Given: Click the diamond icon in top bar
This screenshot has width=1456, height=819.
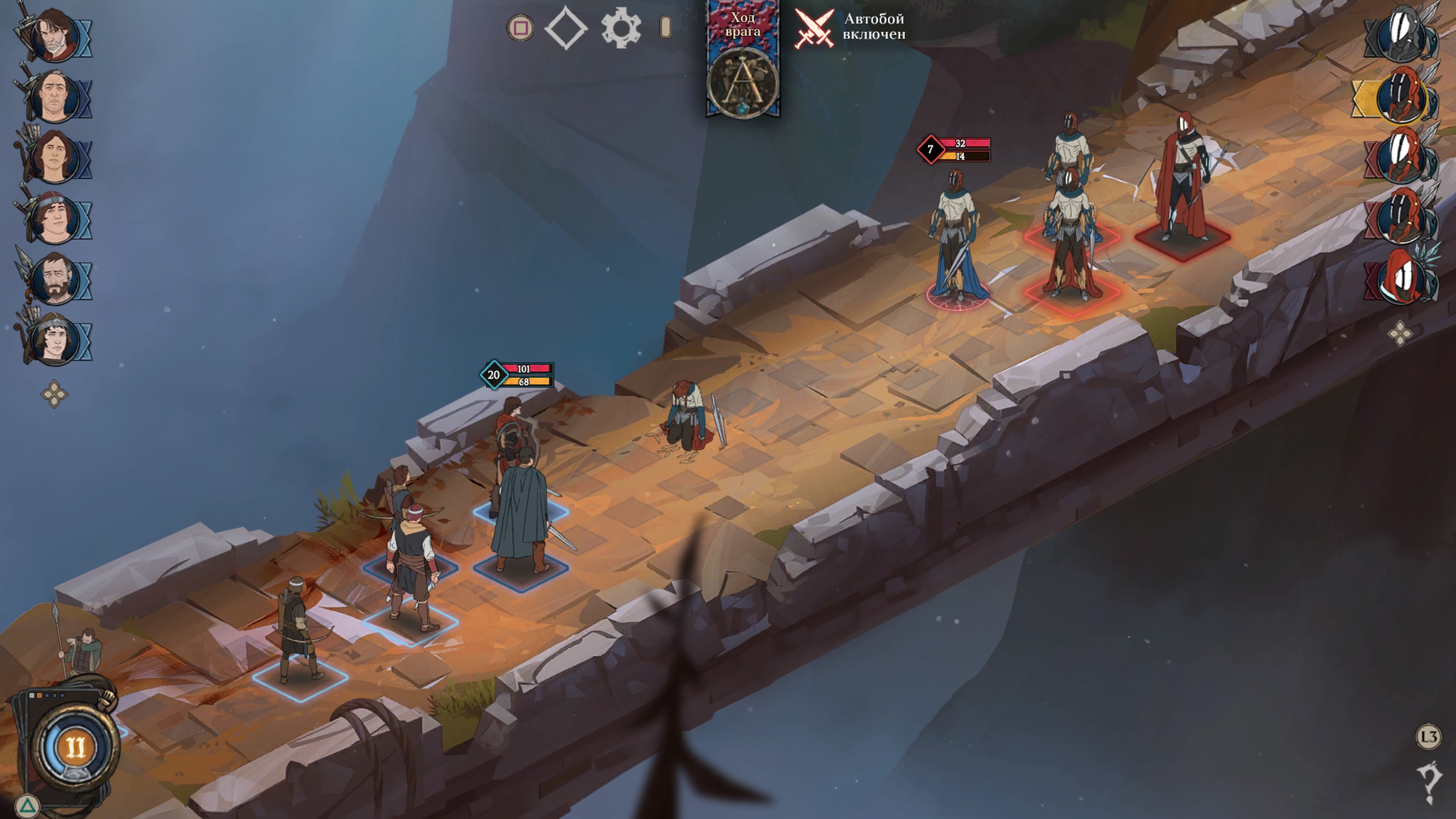Looking at the screenshot, I should point(566,28).
